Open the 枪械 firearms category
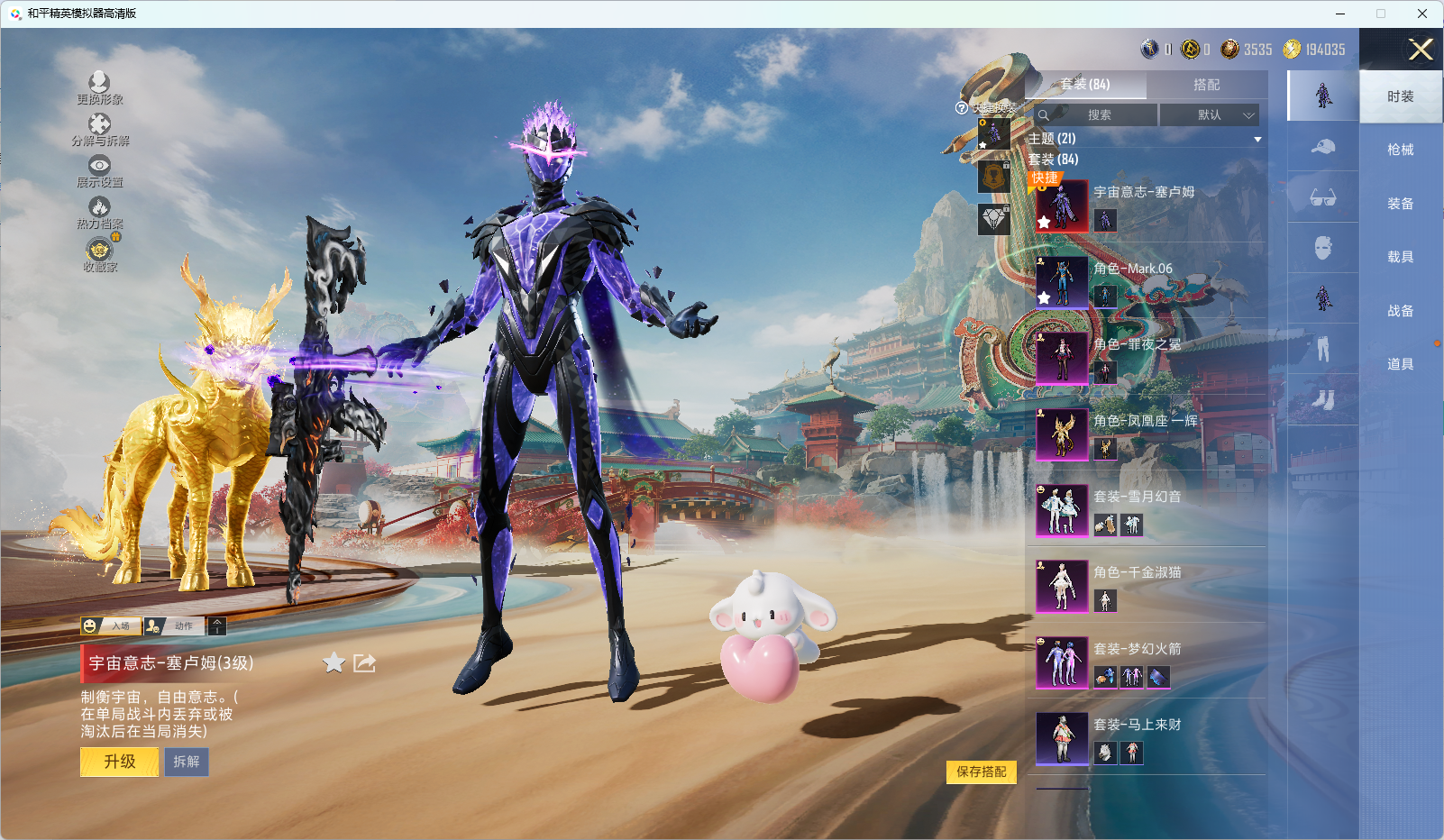The height and width of the screenshot is (840, 1444). [1400, 150]
